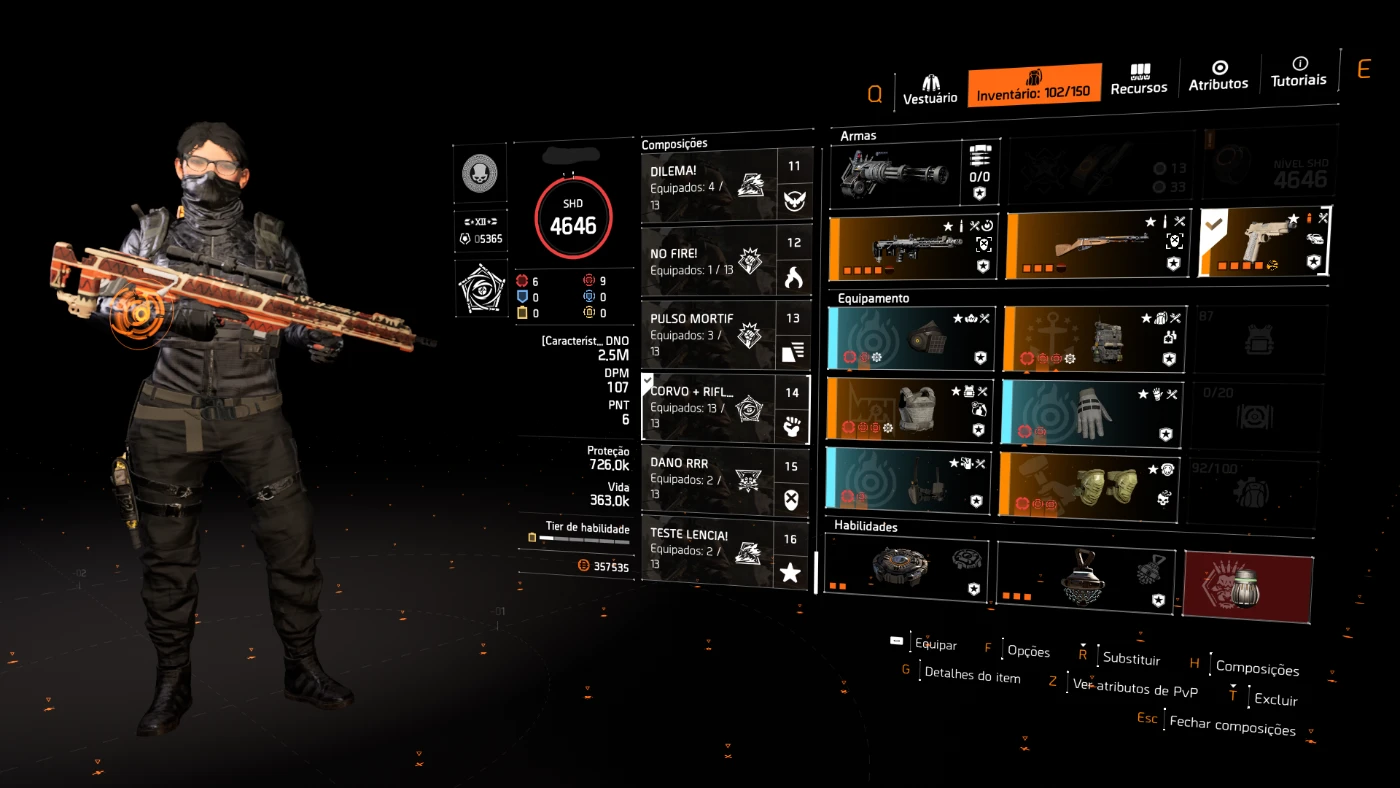Select the DANO RRR loadout
The image size is (1400, 788).
coord(708,480)
